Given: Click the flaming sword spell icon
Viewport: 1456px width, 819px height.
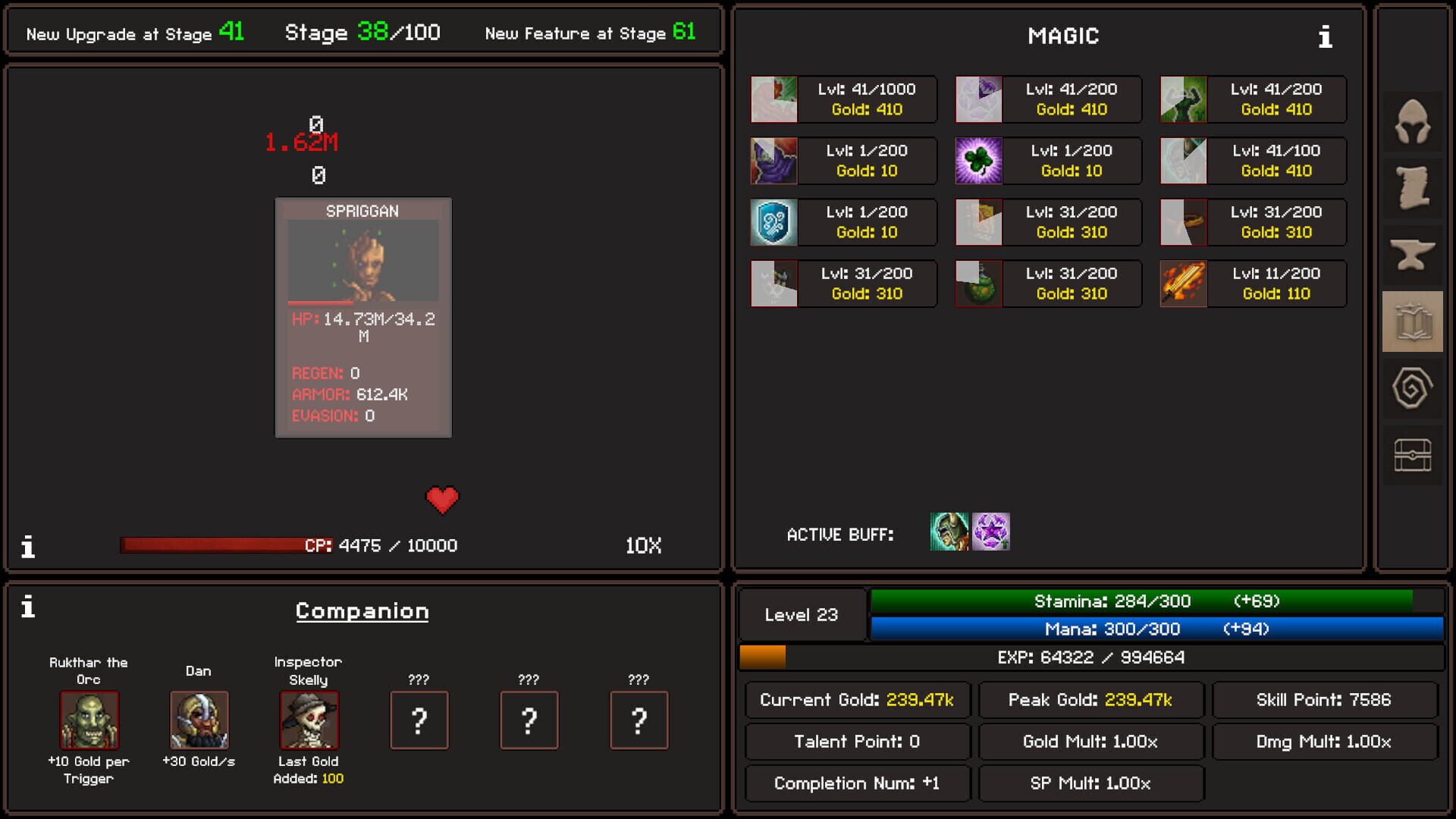Looking at the screenshot, I should [x=1183, y=284].
